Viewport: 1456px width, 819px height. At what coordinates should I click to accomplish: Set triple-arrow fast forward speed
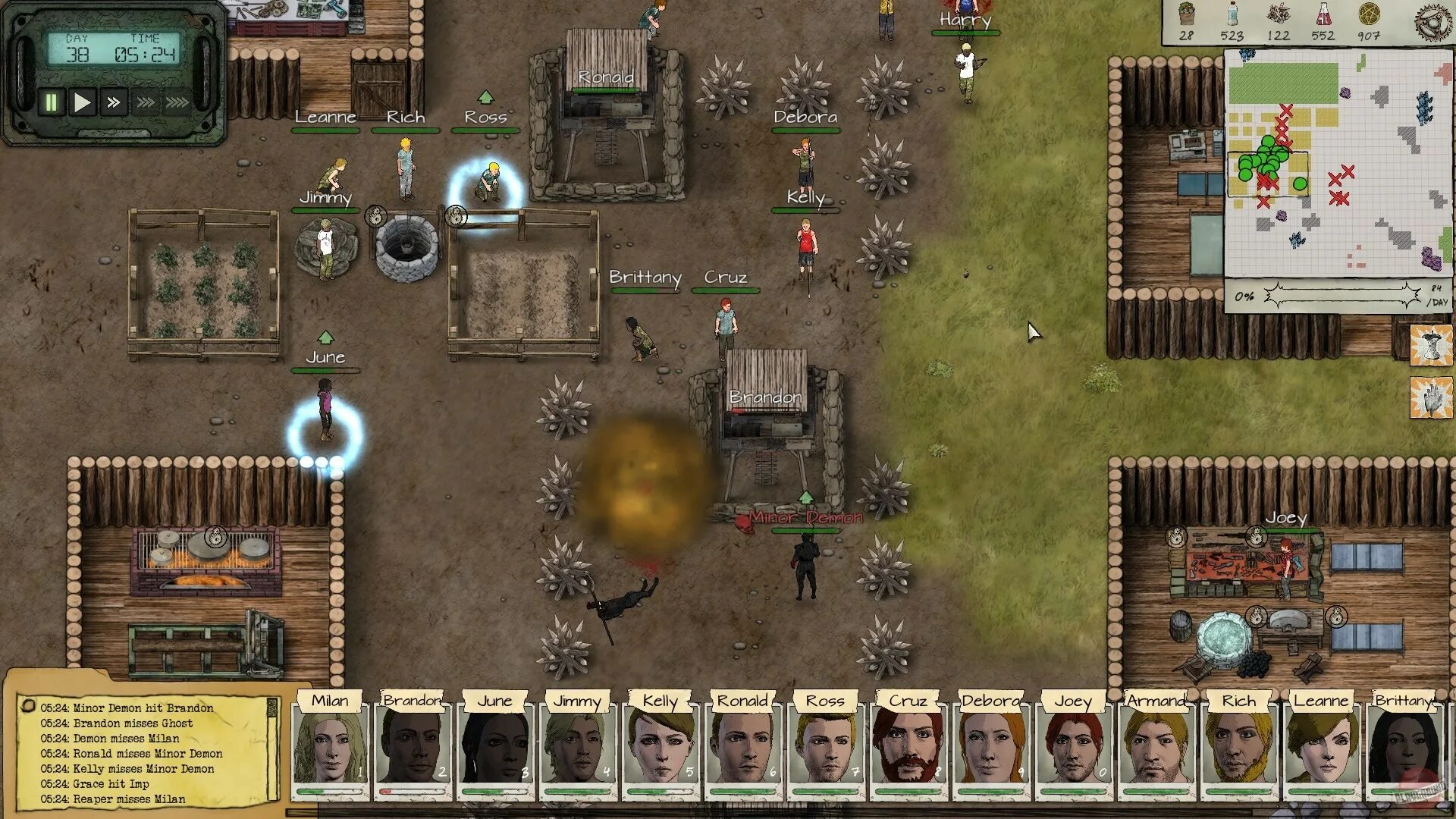(145, 102)
